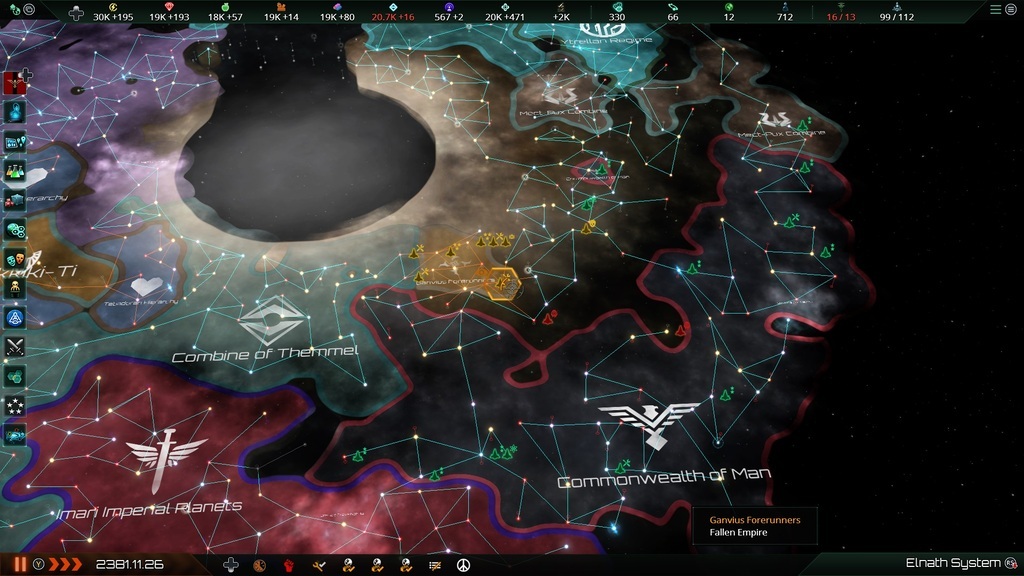
Task: Open the skull icon in sidebar
Action: click(x=15, y=288)
